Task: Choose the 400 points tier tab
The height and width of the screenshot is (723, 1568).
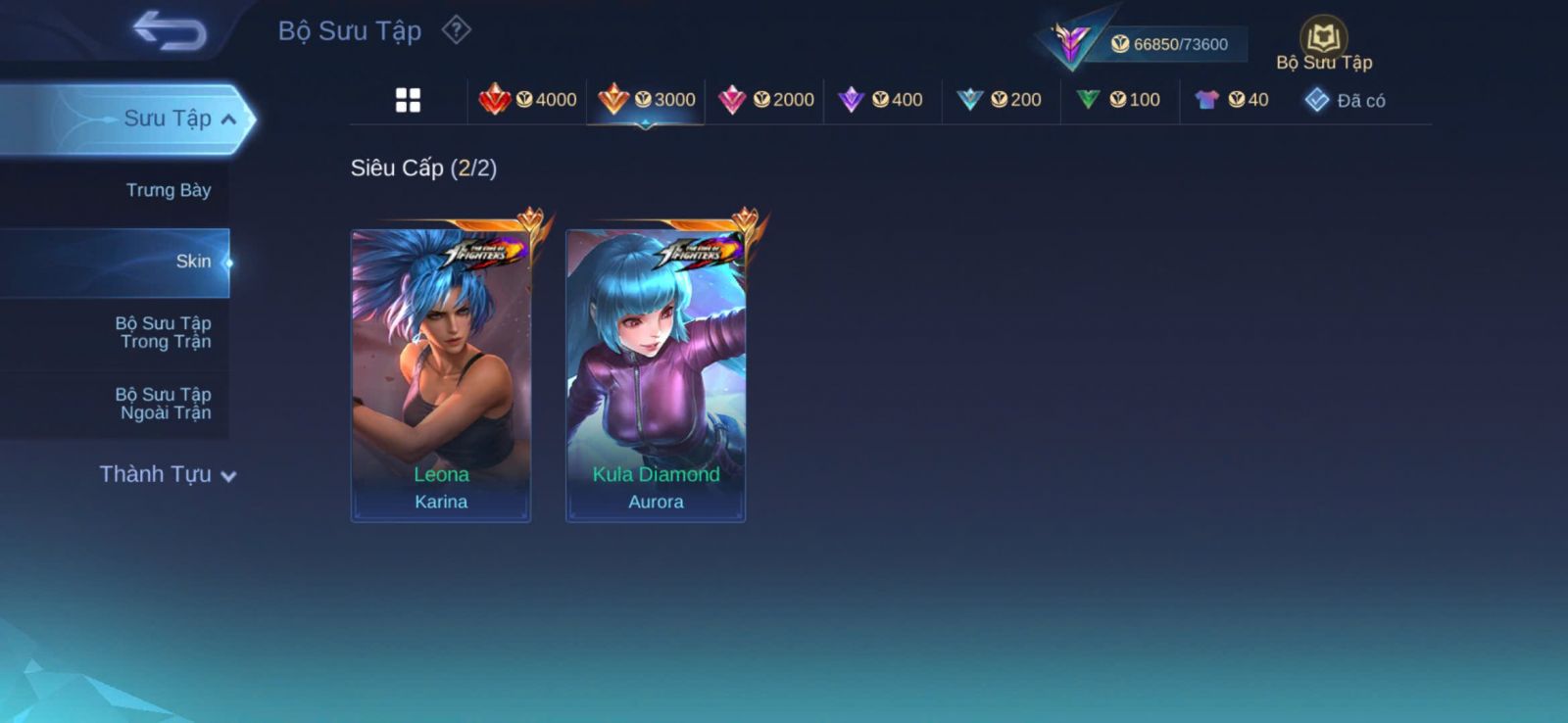Action: click(883, 100)
